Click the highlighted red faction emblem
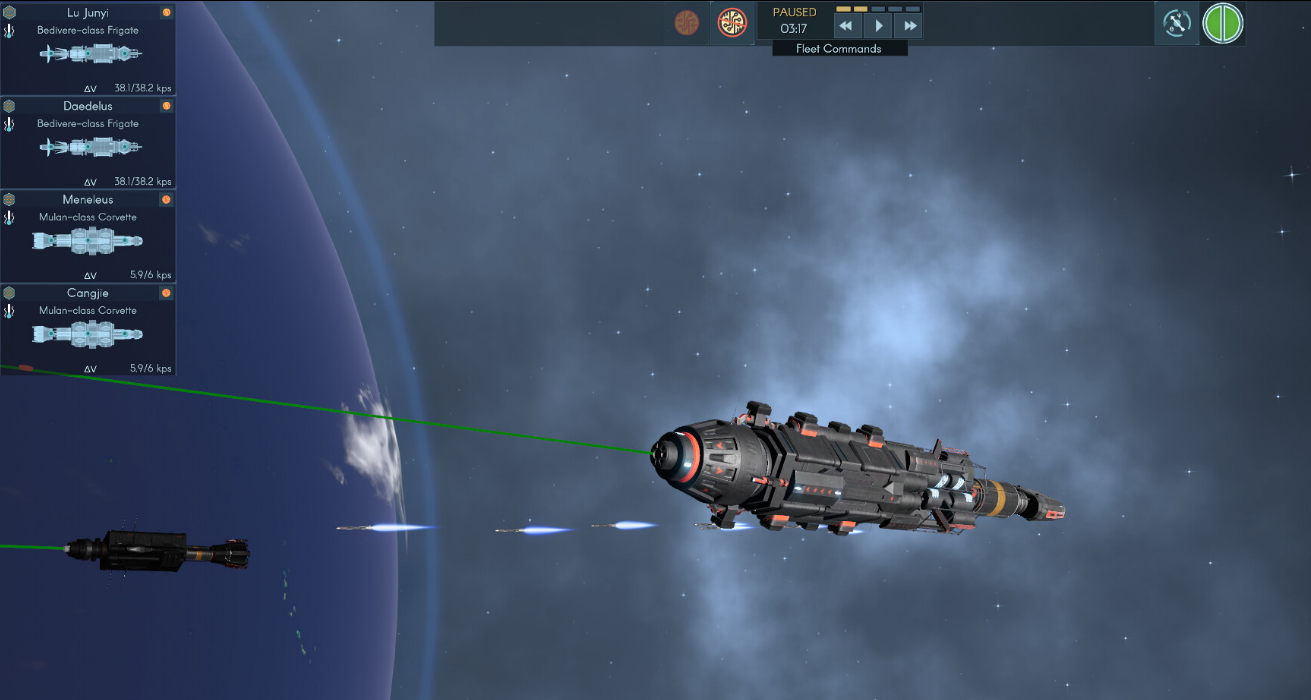The width and height of the screenshot is (1311, 700). (732, 22)
